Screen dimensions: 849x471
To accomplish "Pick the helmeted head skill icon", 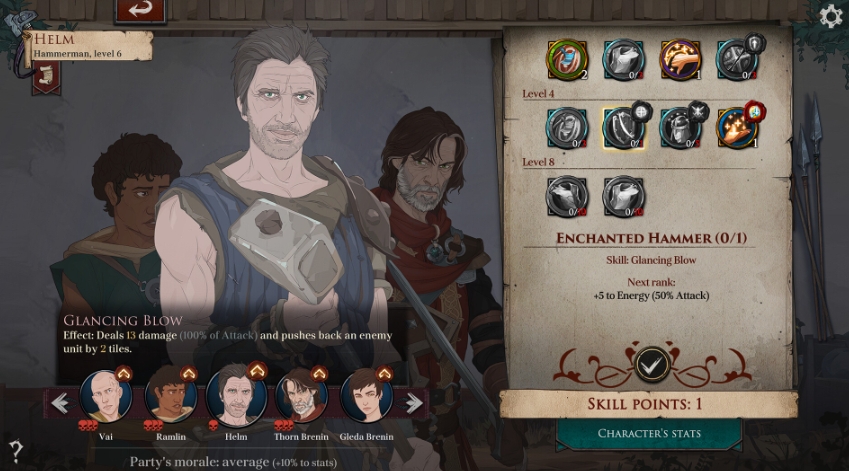I will click(x=679, y=127).
